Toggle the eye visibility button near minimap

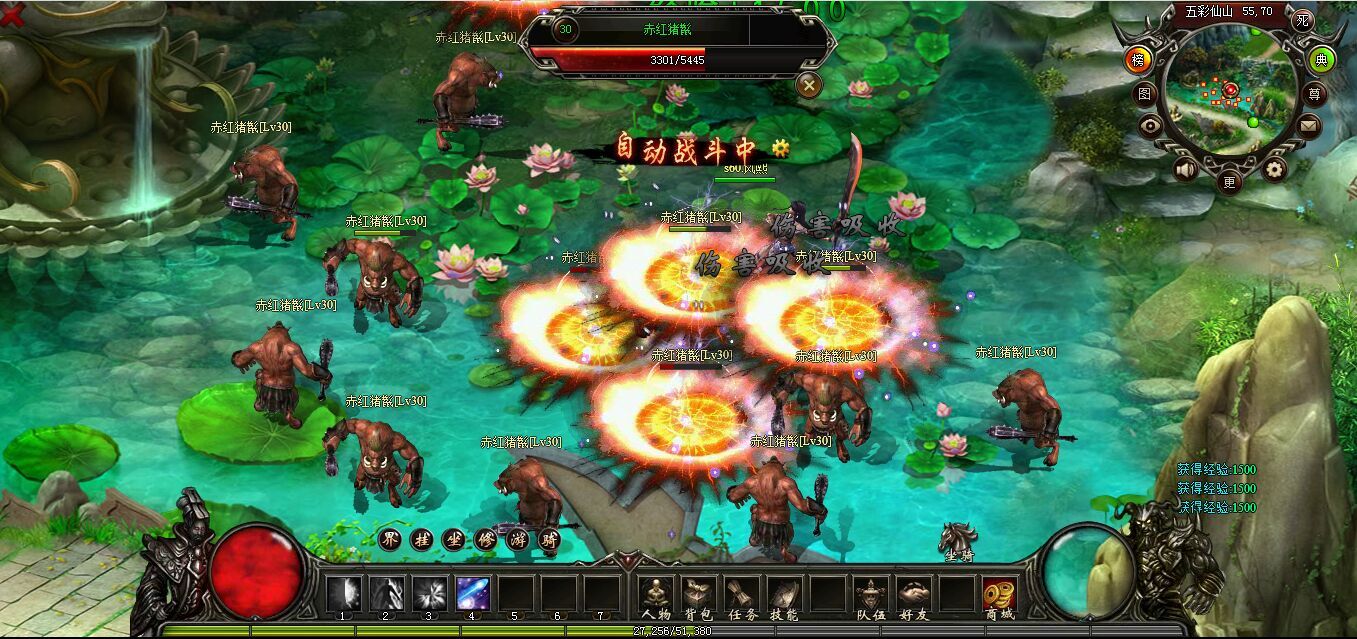pos(1151,126)
